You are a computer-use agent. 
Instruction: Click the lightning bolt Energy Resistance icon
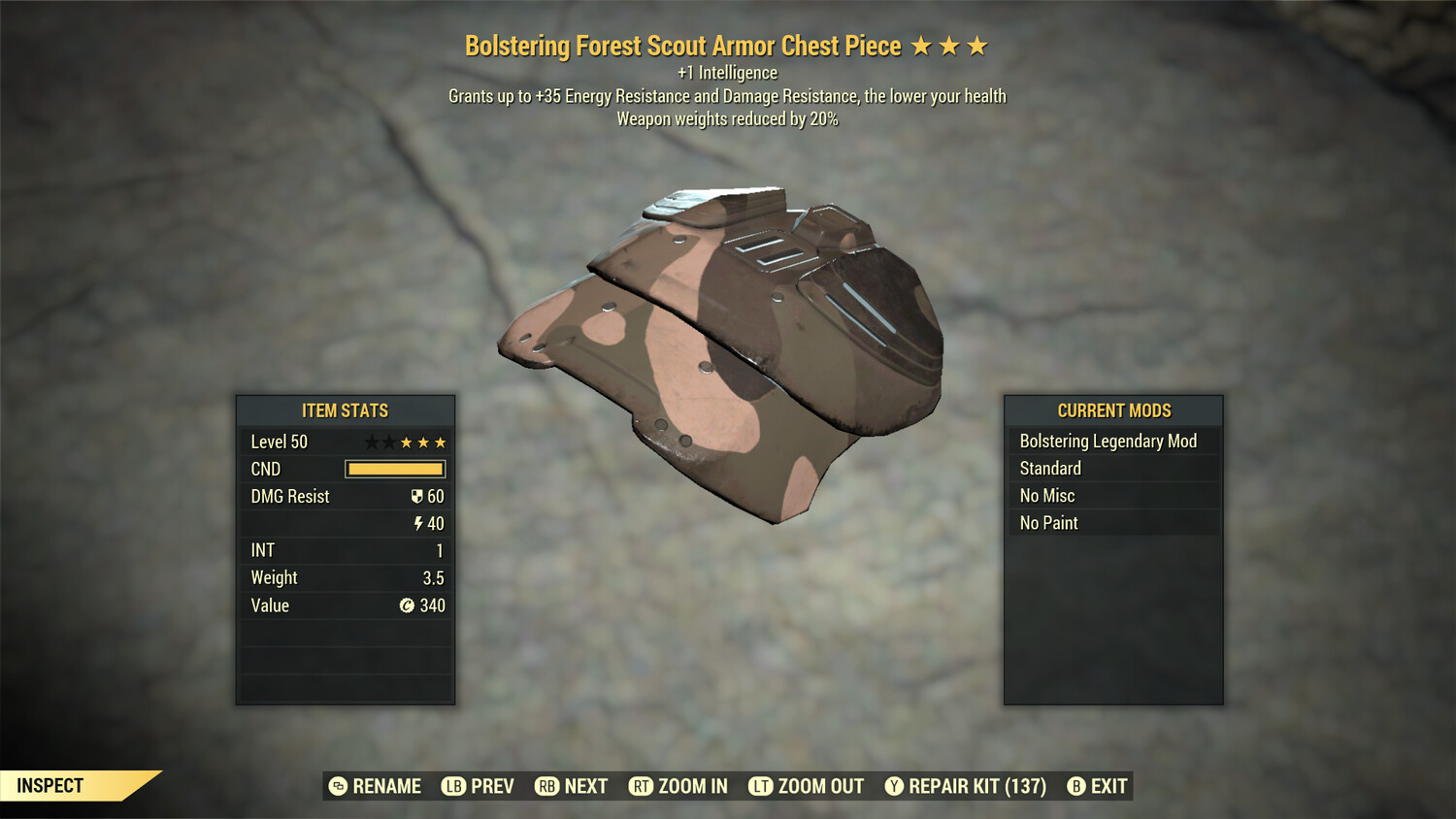[419, 523]
